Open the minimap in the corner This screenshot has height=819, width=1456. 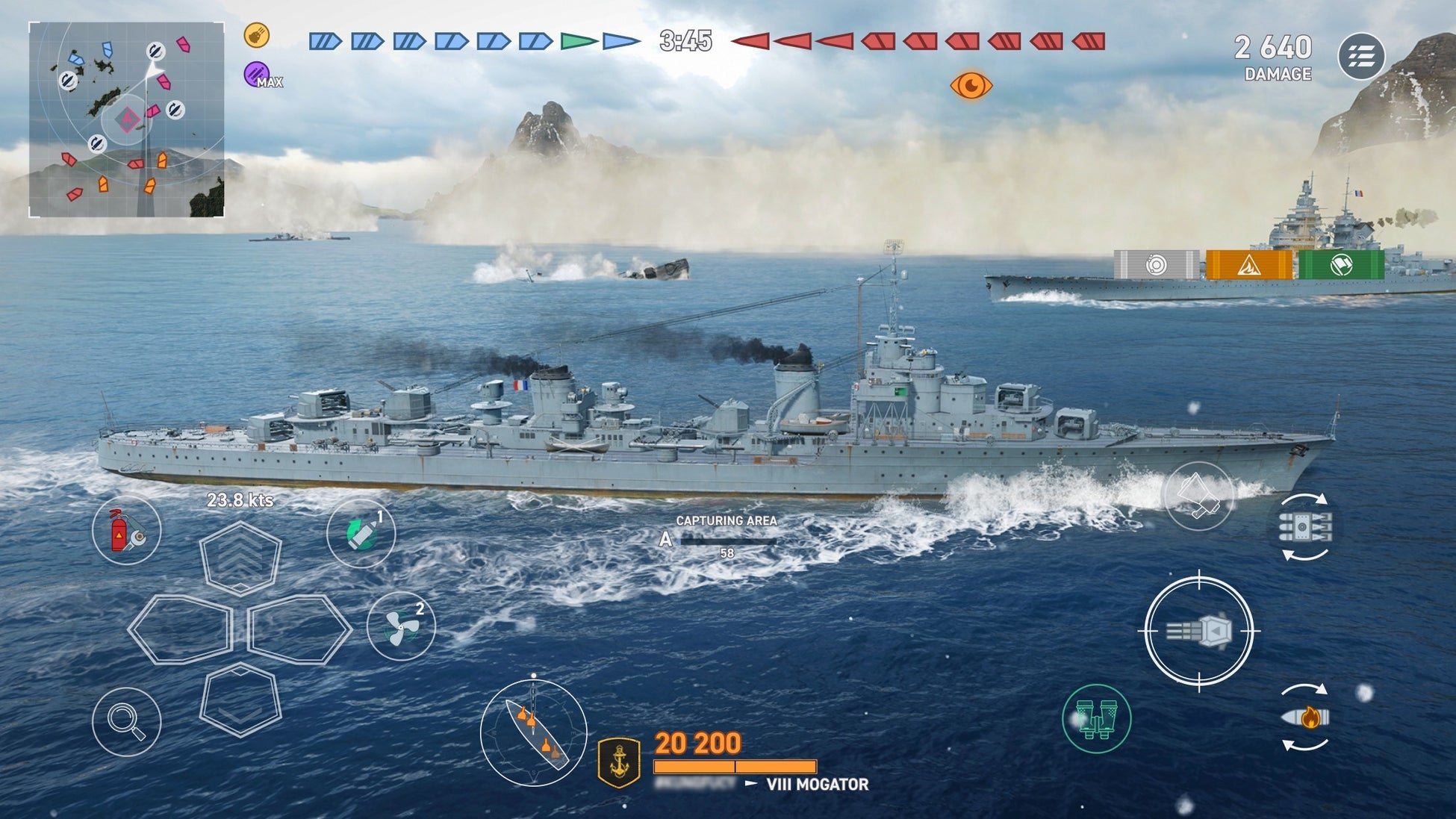point(126,119)
